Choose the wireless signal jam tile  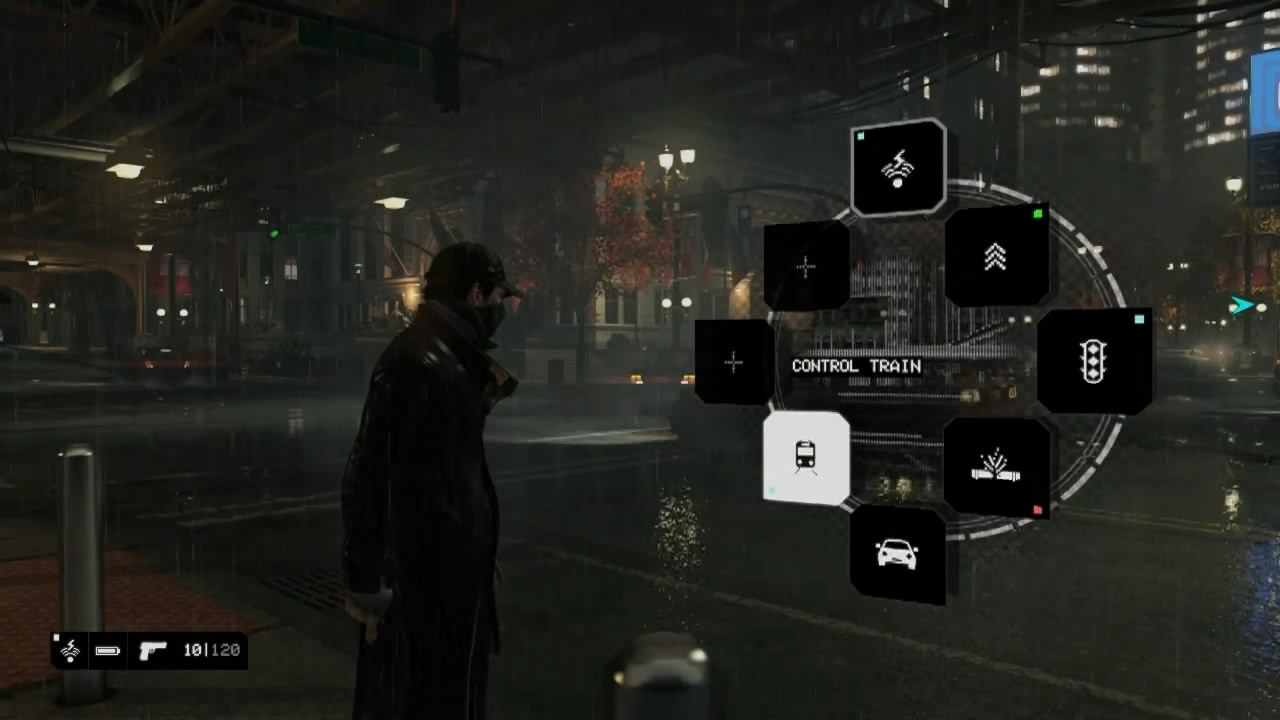click(898, 168)
